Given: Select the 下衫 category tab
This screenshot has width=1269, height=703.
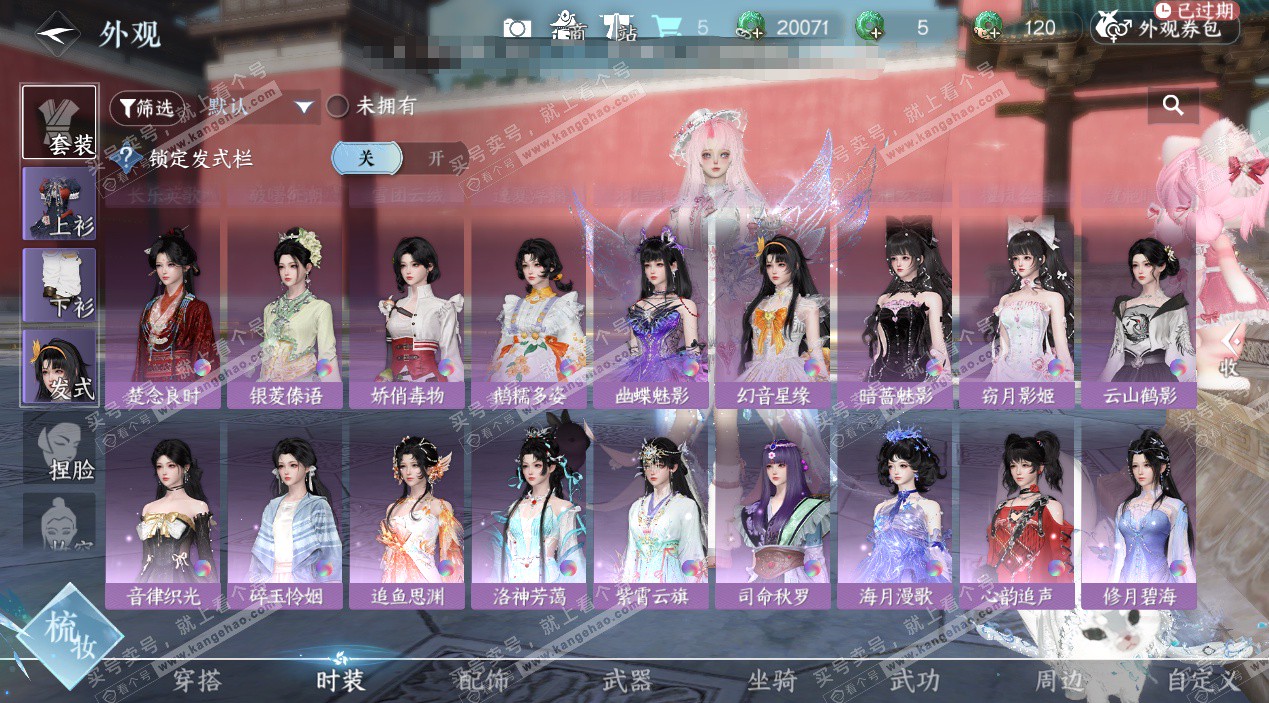Looking at the screenshot, I should 60,285.
